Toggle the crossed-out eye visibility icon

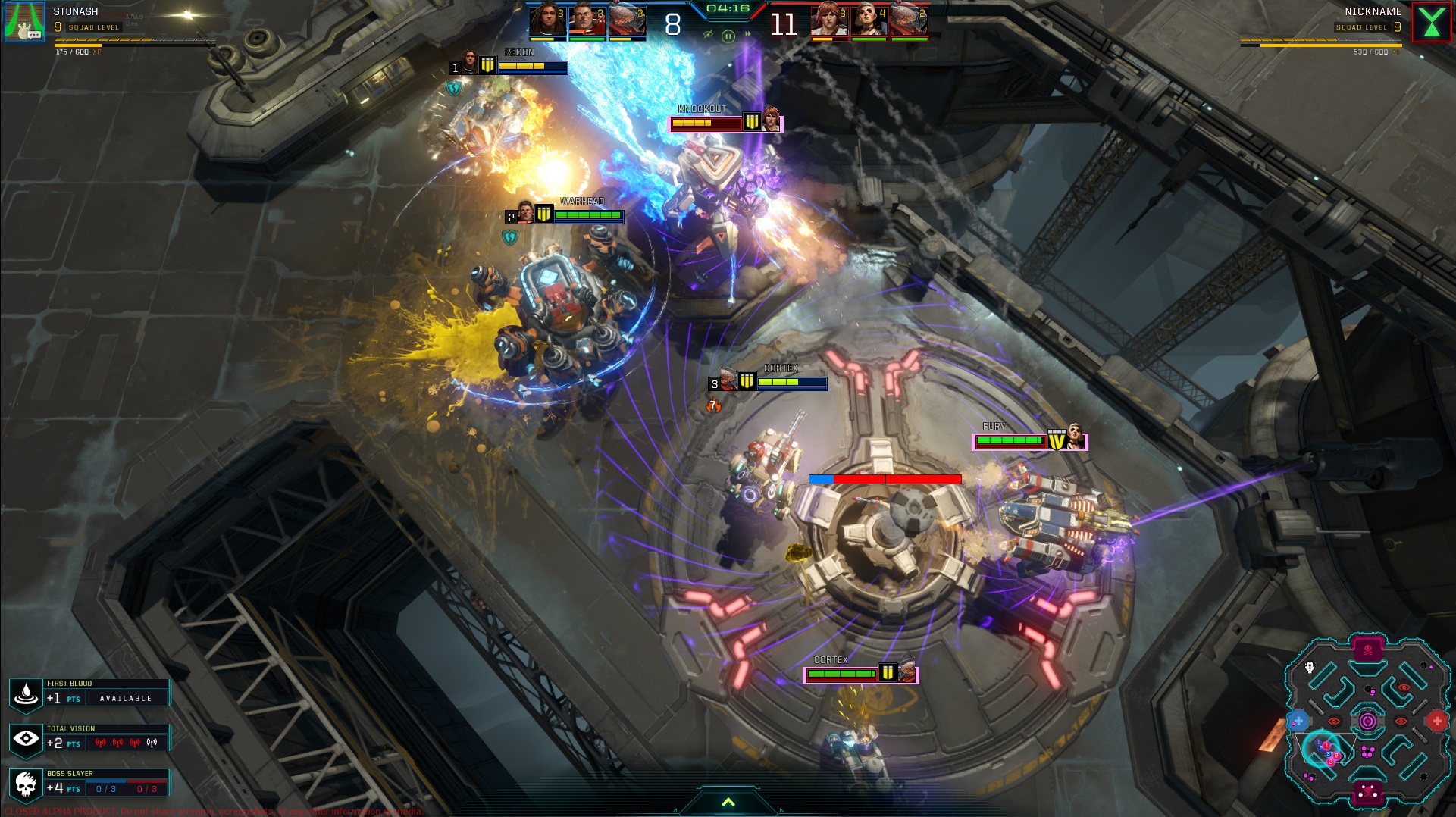(708, 34)
